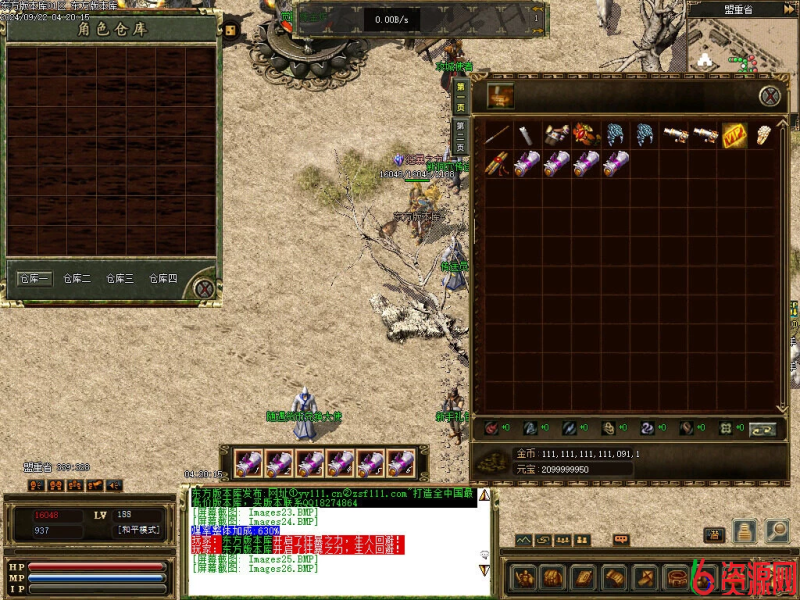800x600 pixels.
Task: Click the white pearl ring item
Action: [763, 135]
